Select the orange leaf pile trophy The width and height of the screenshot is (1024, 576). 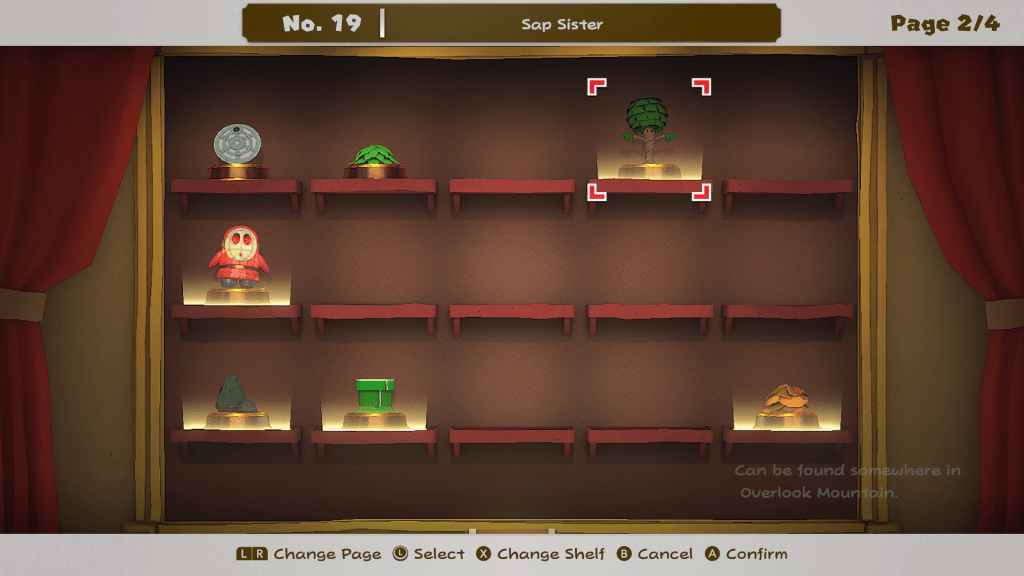tap(787, 402)
